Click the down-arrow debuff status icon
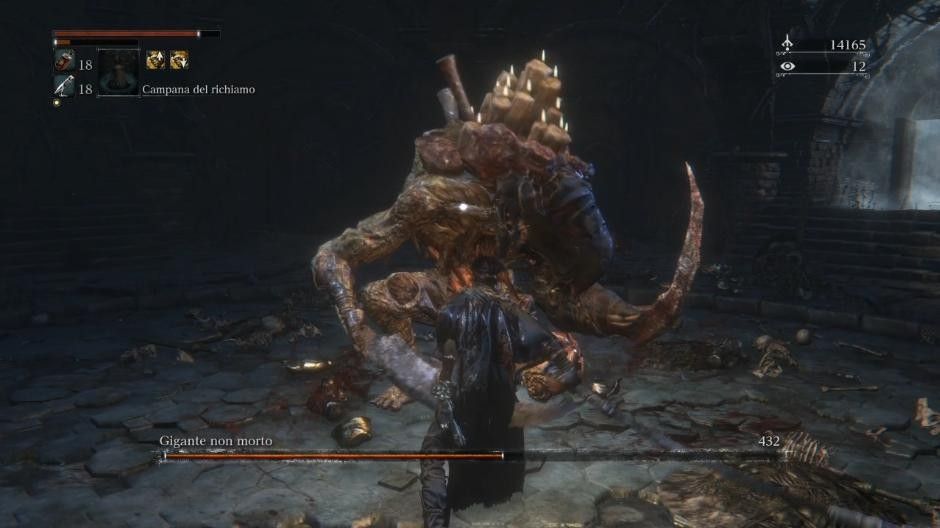 (x=179, y=60)
